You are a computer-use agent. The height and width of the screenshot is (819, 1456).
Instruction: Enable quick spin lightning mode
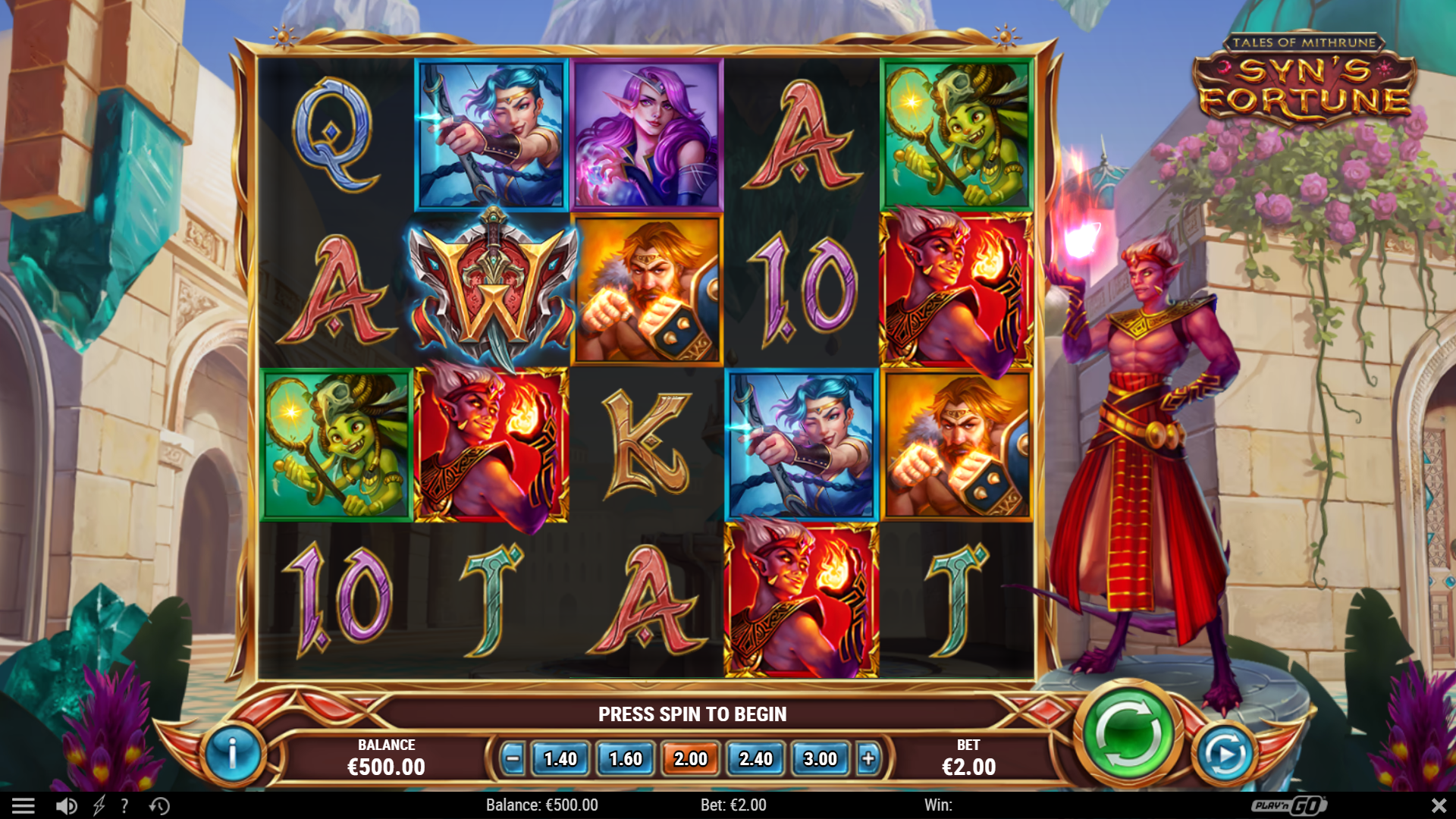(x=97, y=805)
